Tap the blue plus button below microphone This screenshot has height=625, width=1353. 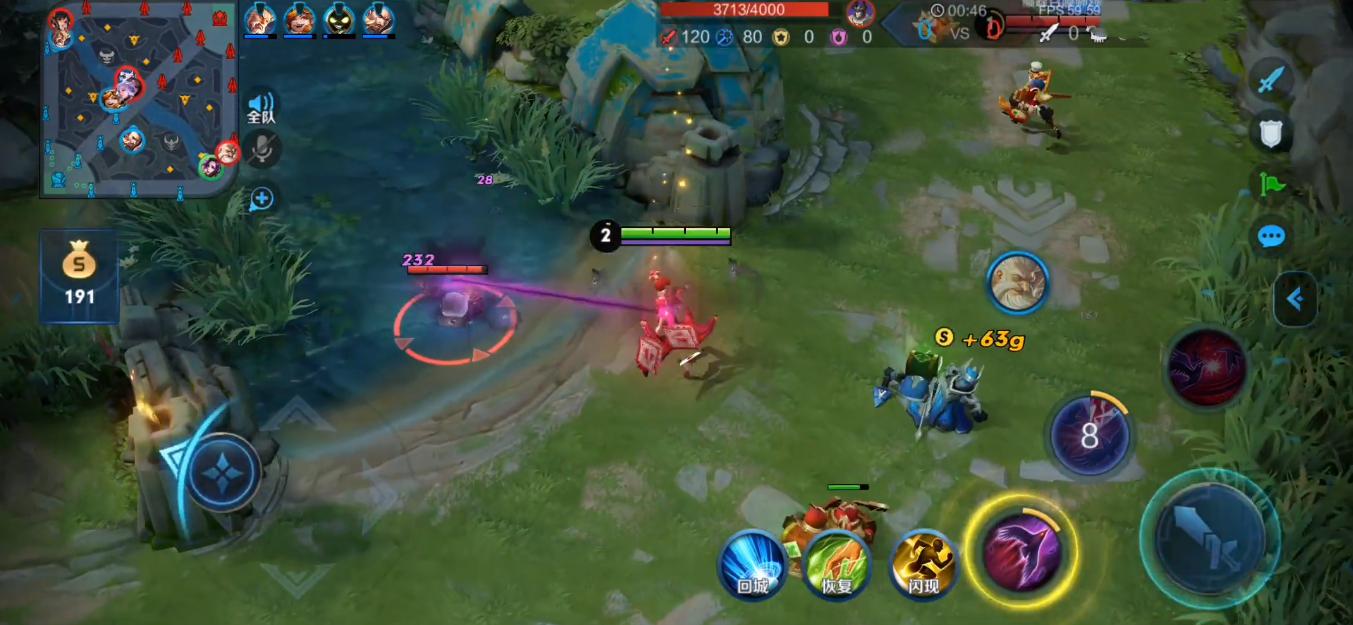tap(262, 198)
